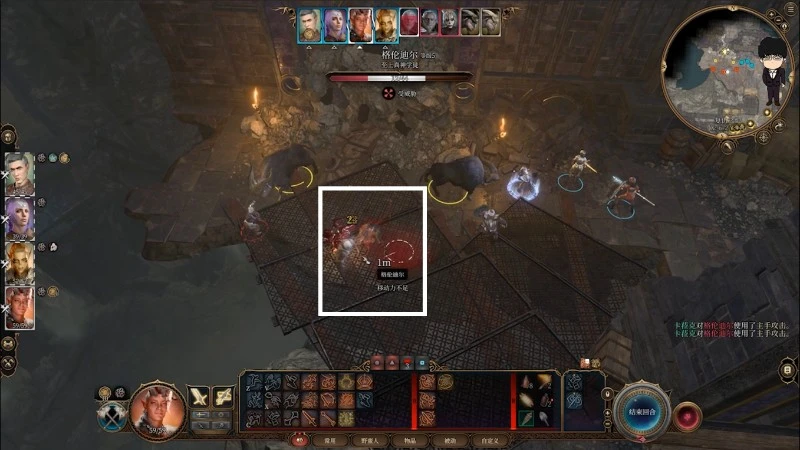Open the minimap
800x450 pixels.
tap(727, 69)
